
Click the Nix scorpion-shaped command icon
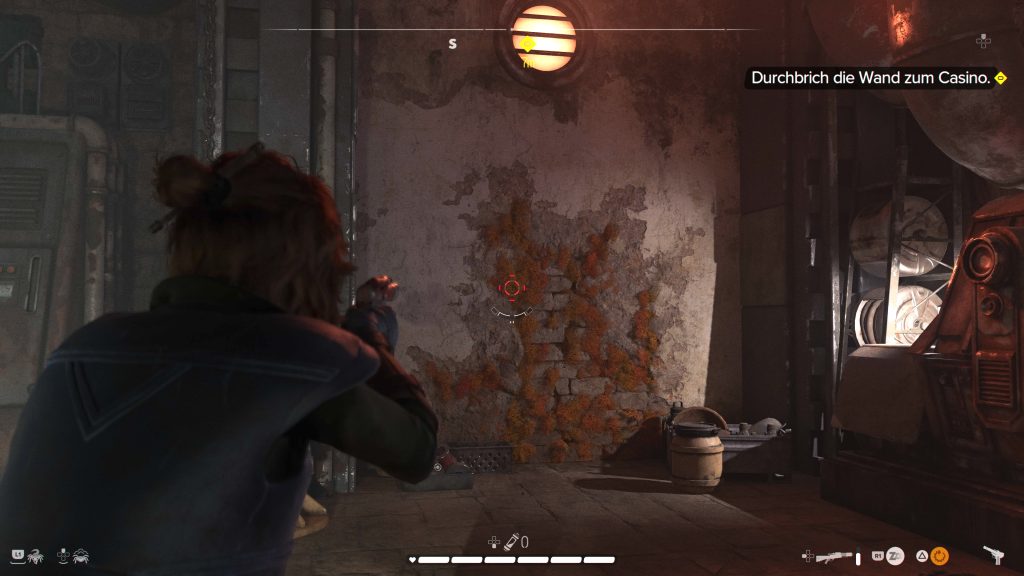(34, 555)
